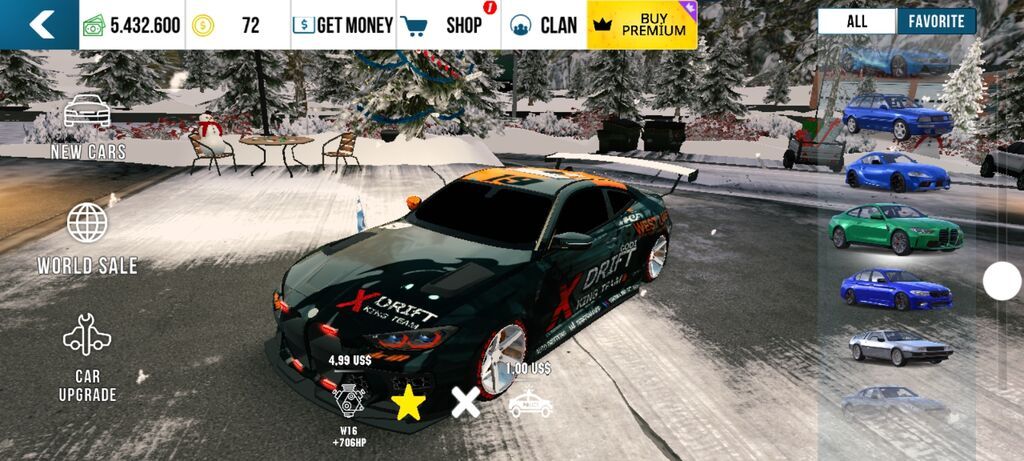1024x461 pixels.
Task: Select the blue station wagon thumbnail
Action: click(897, 115)
